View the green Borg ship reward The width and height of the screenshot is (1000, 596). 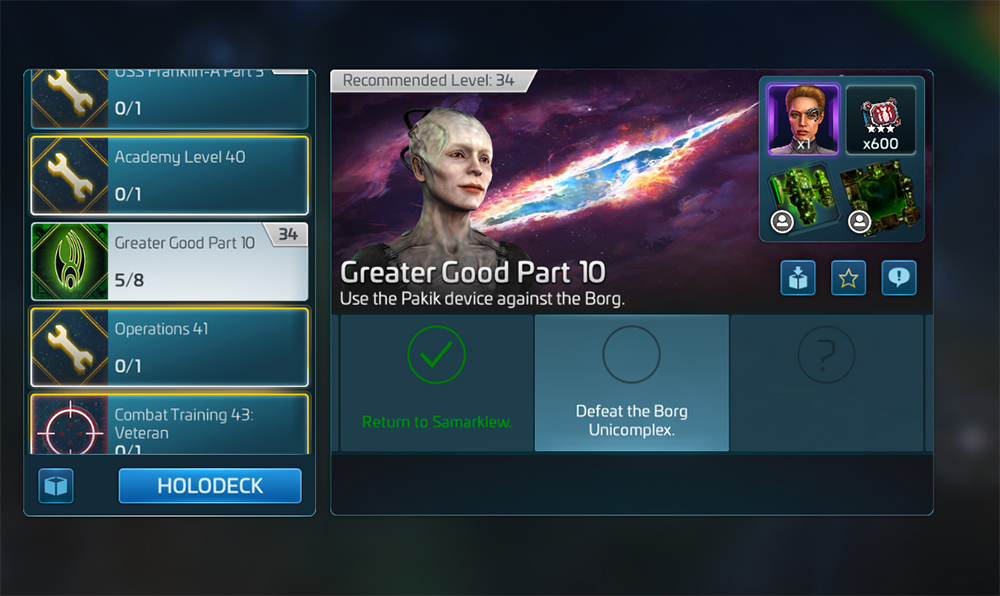(802, 199)
